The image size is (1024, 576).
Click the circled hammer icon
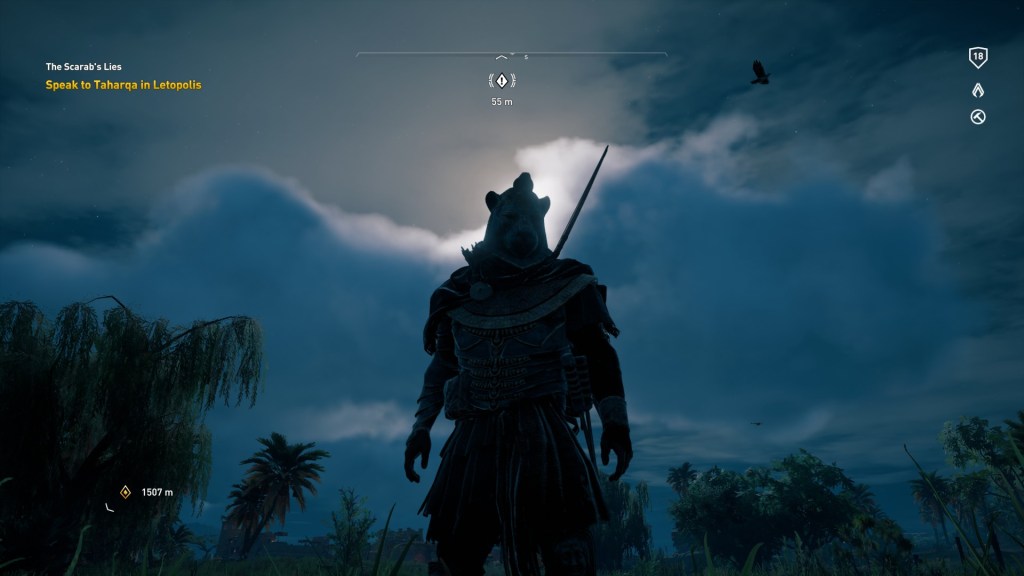(x=978, y=117)
